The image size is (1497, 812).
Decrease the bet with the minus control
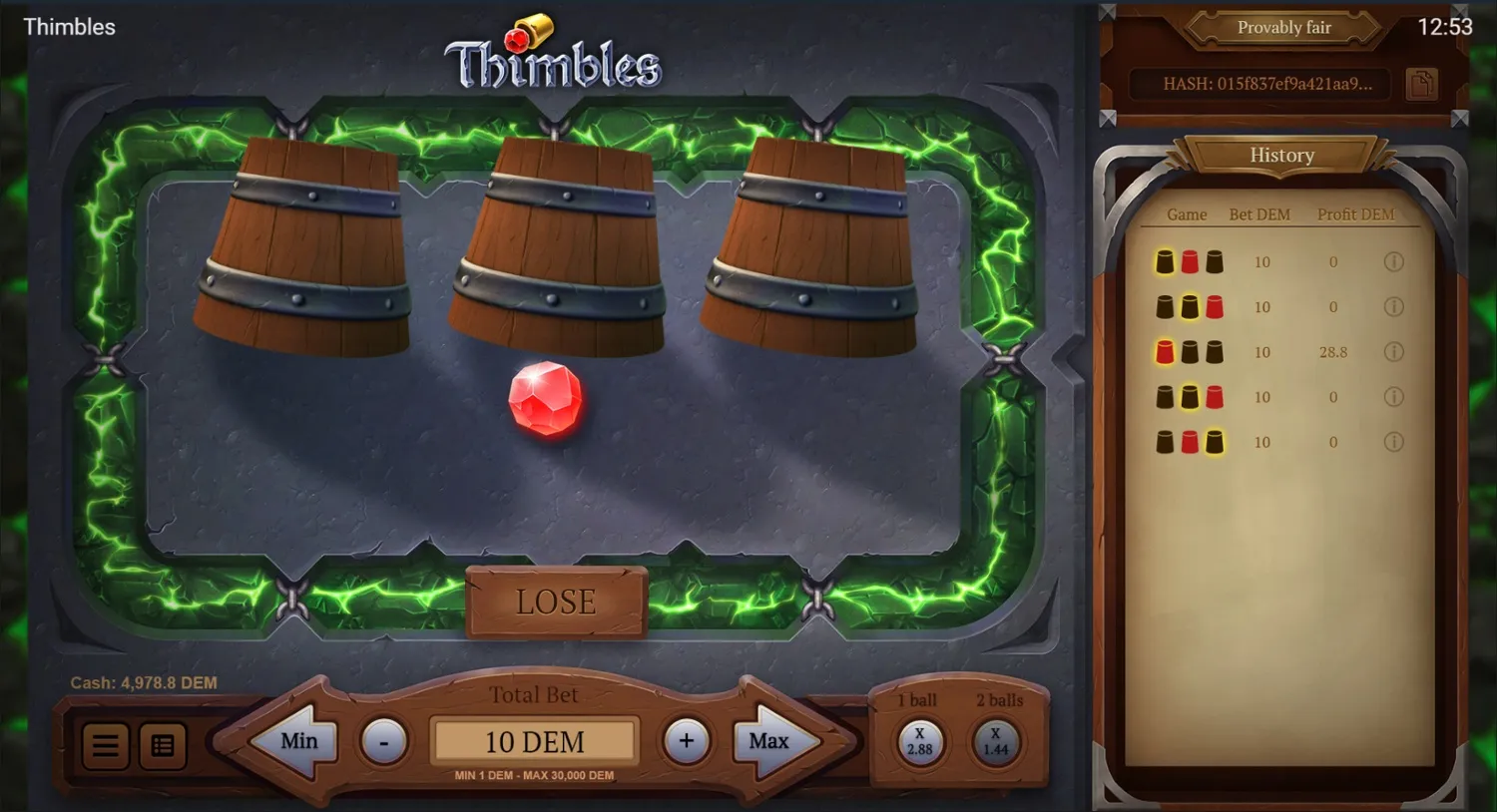(385, 741)
